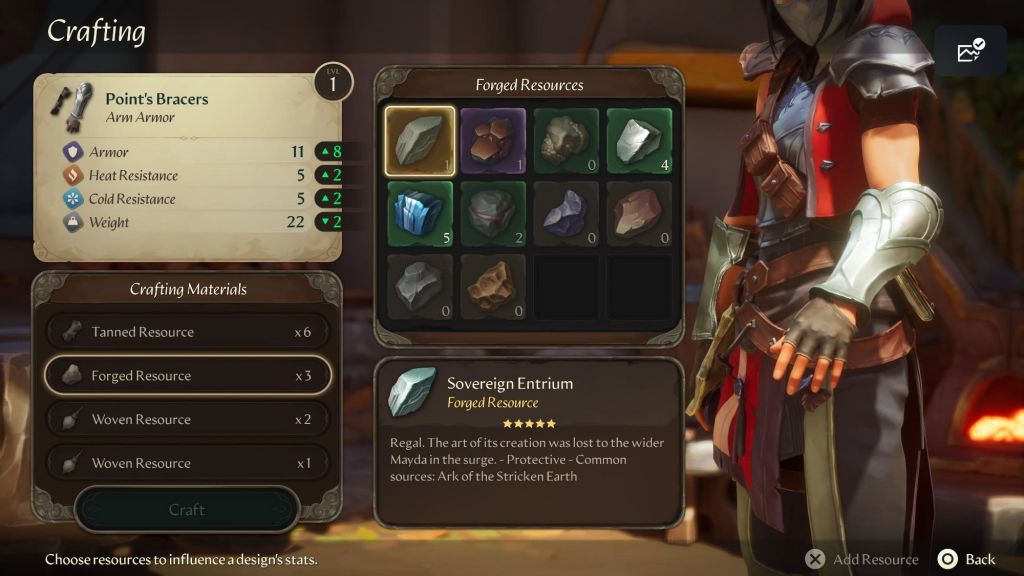Image resolution: width=1024 pixels, height=576 pixels.
Task: Click the Craft button
Action: tap(187, 510)
